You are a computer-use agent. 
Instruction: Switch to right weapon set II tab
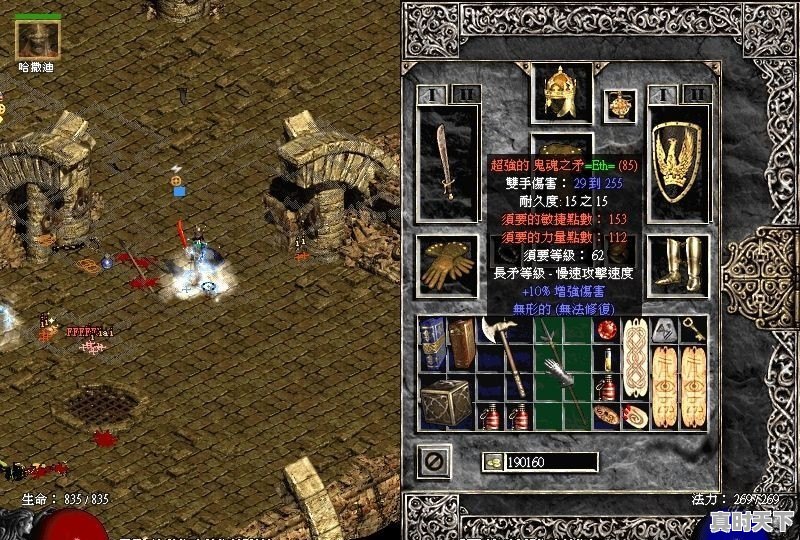(695, 95)
